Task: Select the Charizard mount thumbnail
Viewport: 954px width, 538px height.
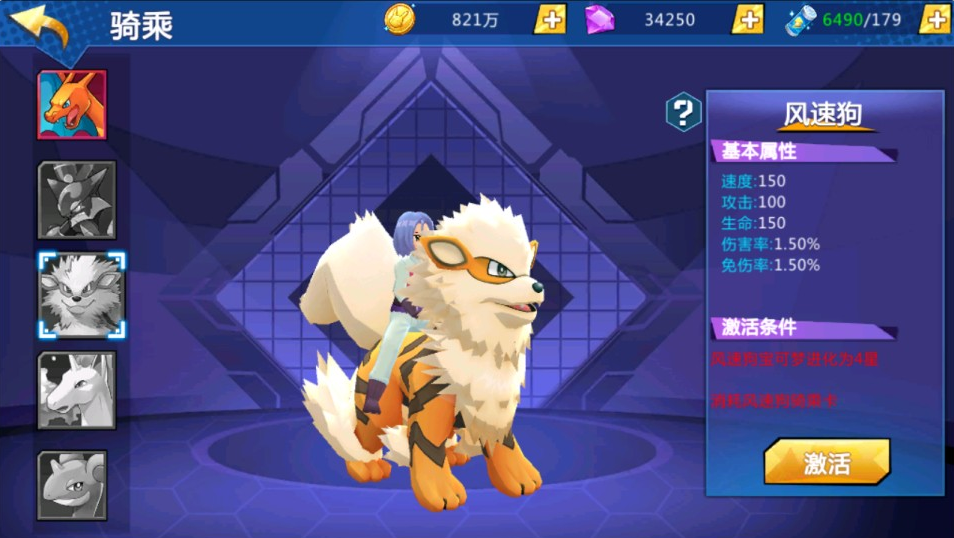Action: (x=72, y=104)
